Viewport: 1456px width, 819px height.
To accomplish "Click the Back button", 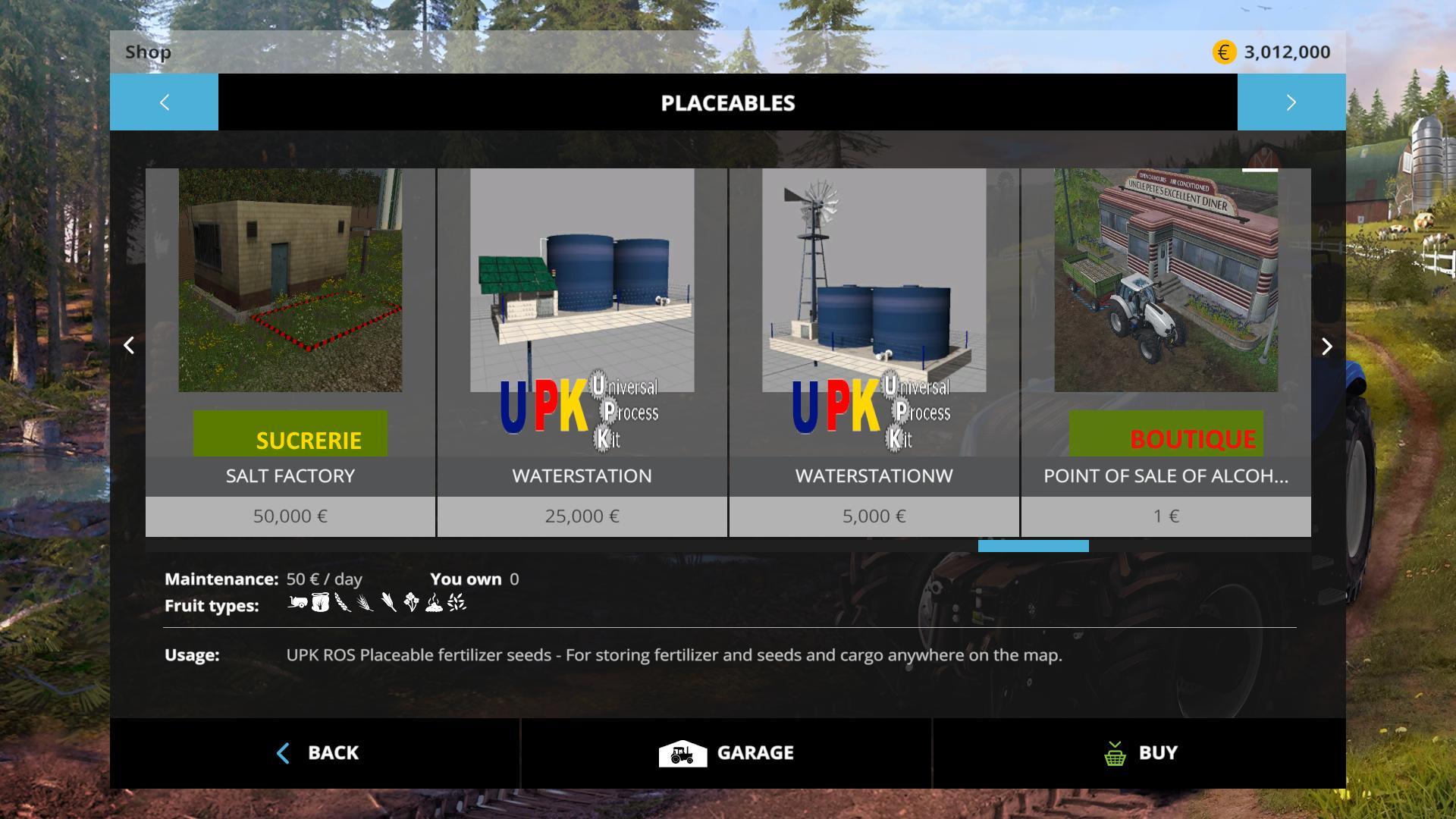I will point(315,753).
